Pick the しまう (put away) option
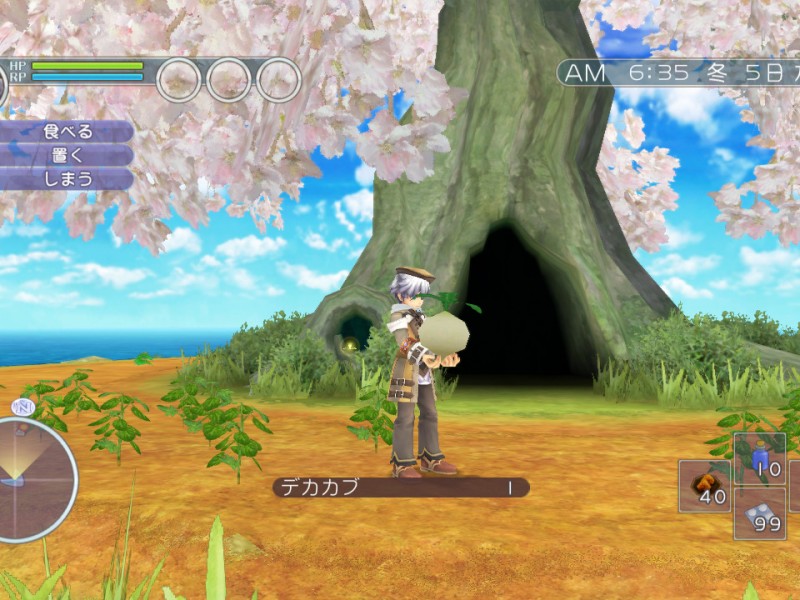The width and height of the screenshot is (800, 600). 67,179
